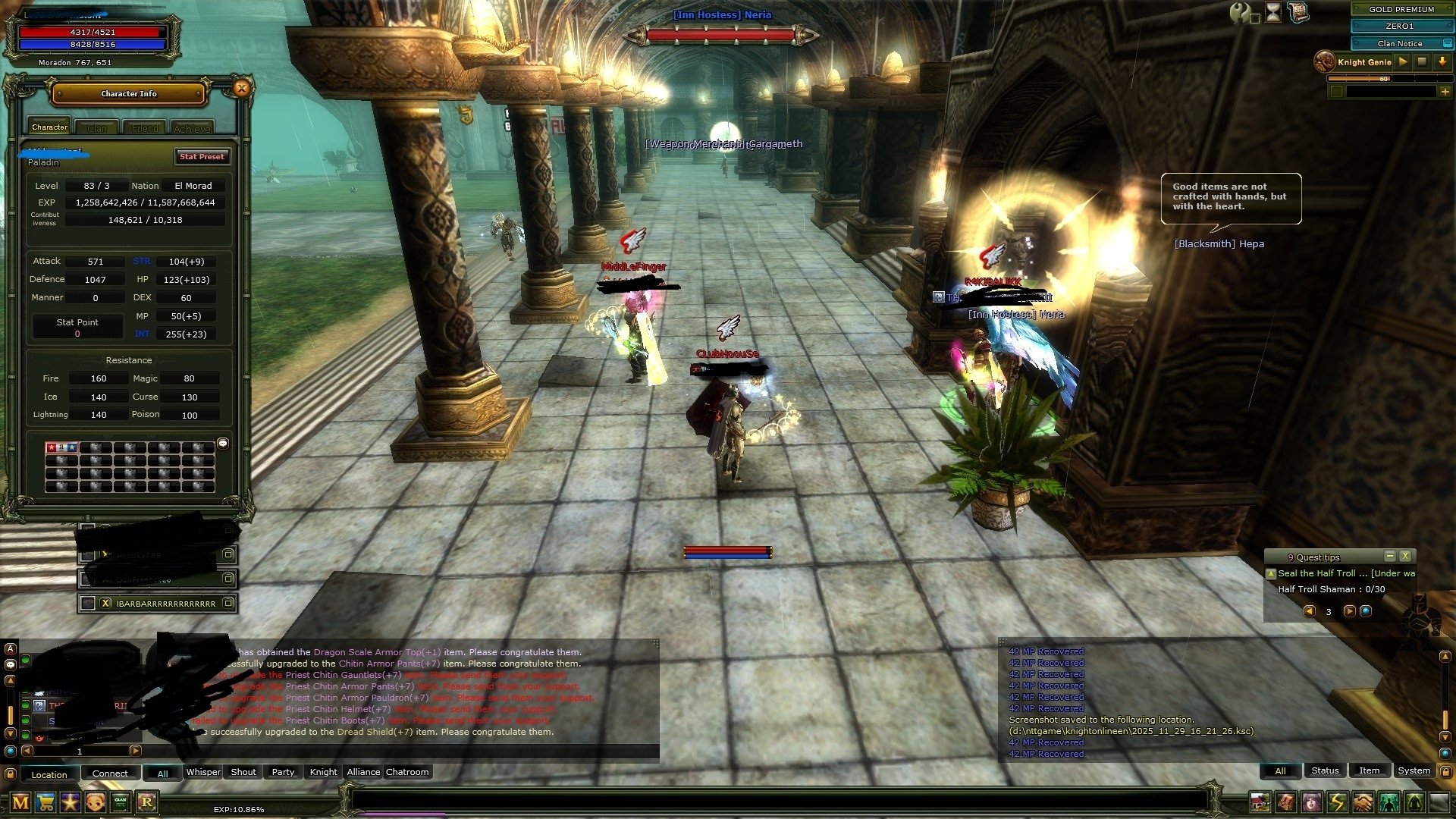Open the shopping cart store icon

tap(45, 802)
